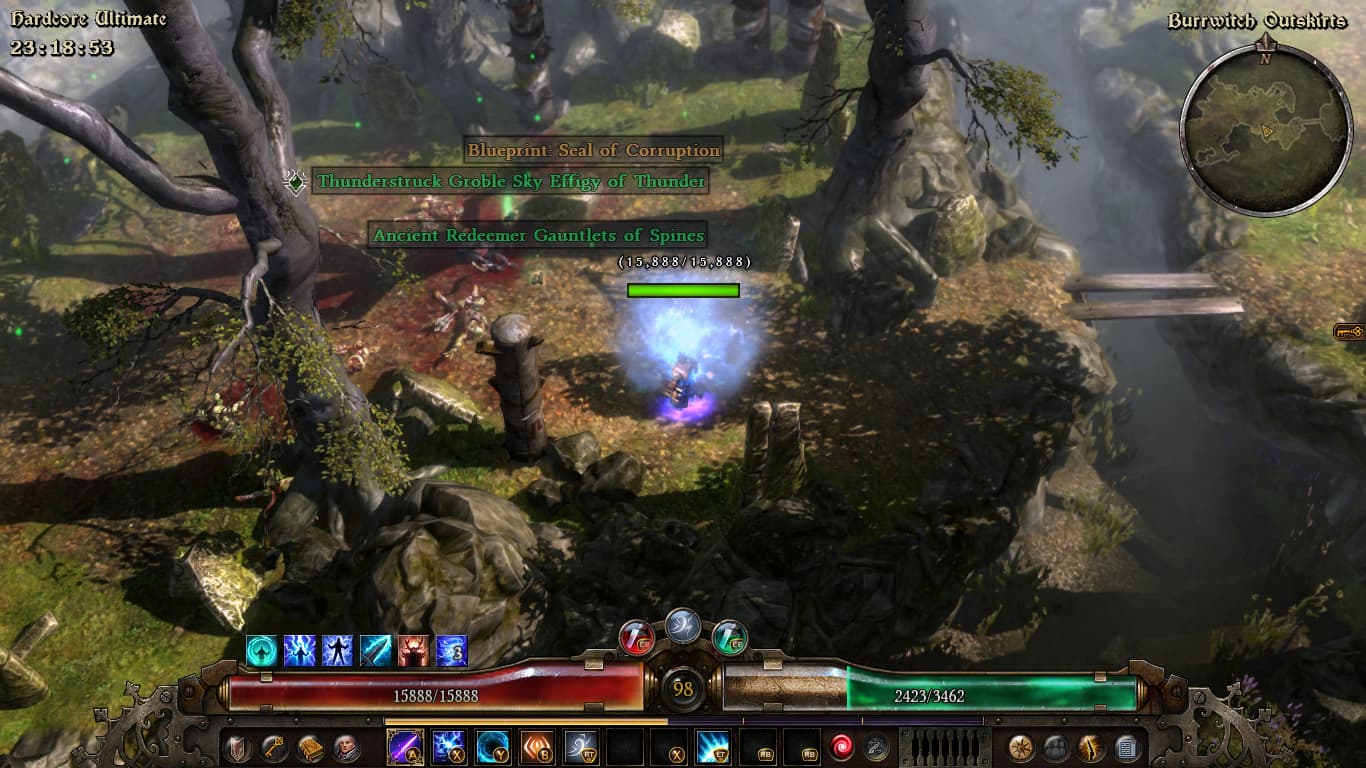Select the purple beam skill slot
The width and height of the screenshot is (1366, 768).
405,747
